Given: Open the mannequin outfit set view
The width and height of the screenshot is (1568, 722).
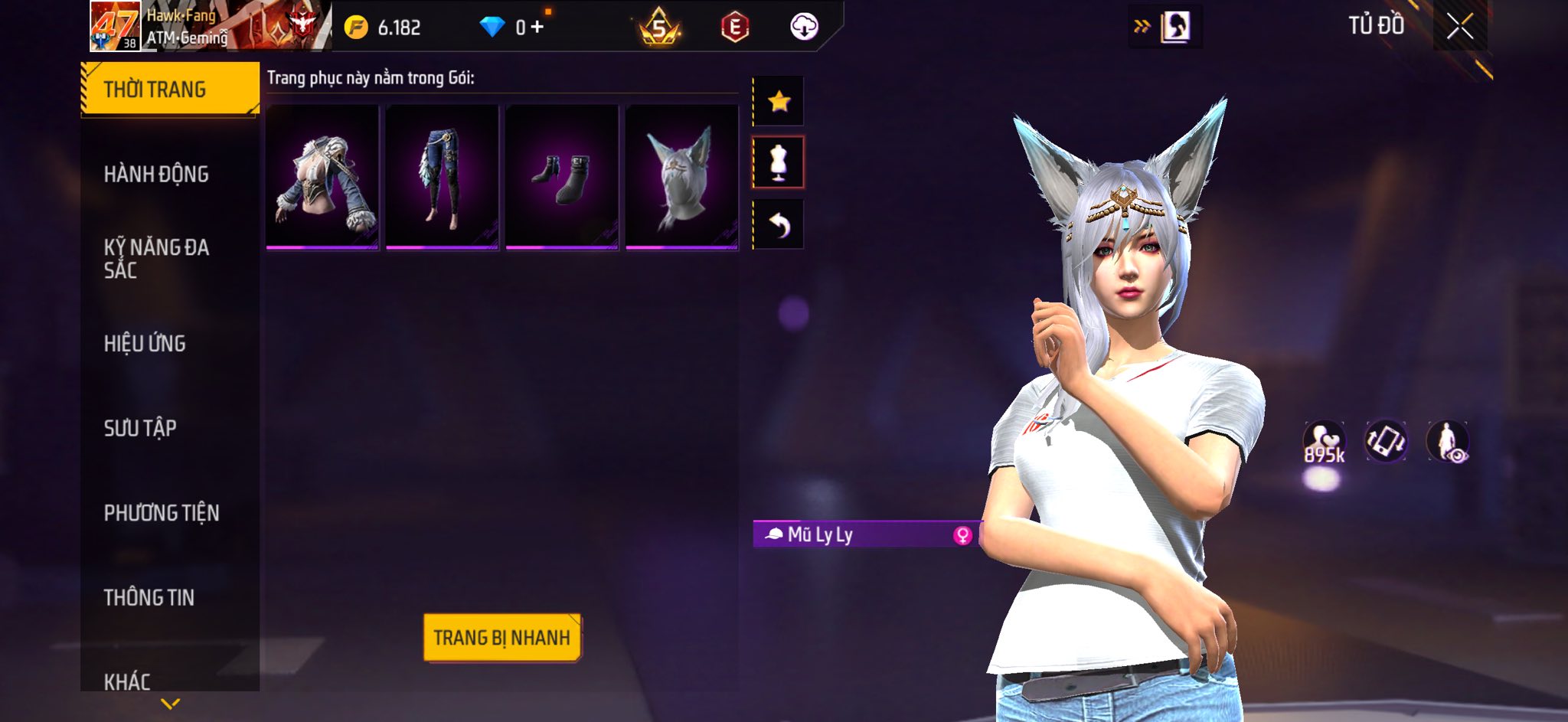Looking at the screenshot, I should tap(779, 162).
